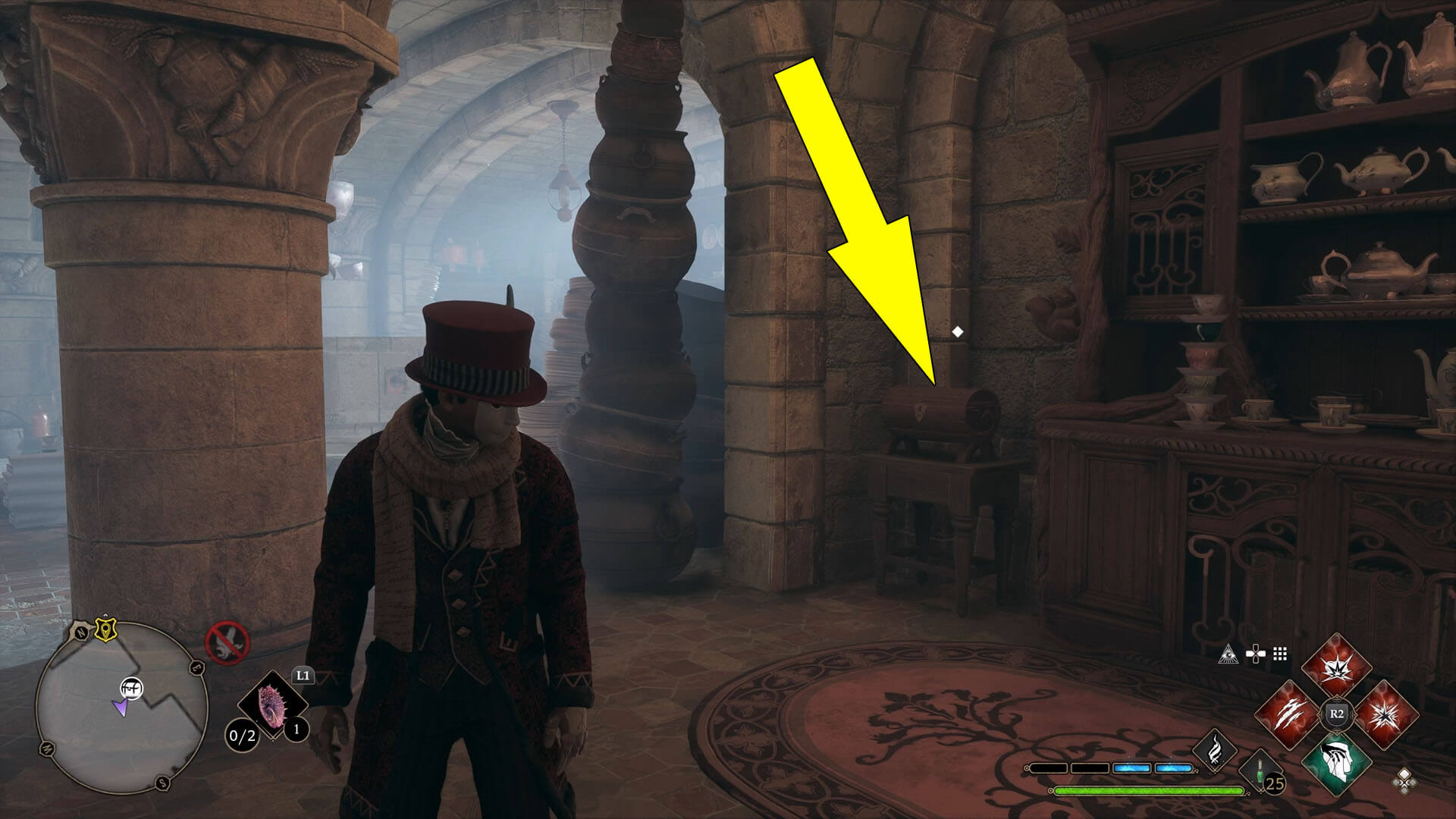Toggle the spell set grid indicator
Screen dimensions: 1456x819
tap(1279, 654)
